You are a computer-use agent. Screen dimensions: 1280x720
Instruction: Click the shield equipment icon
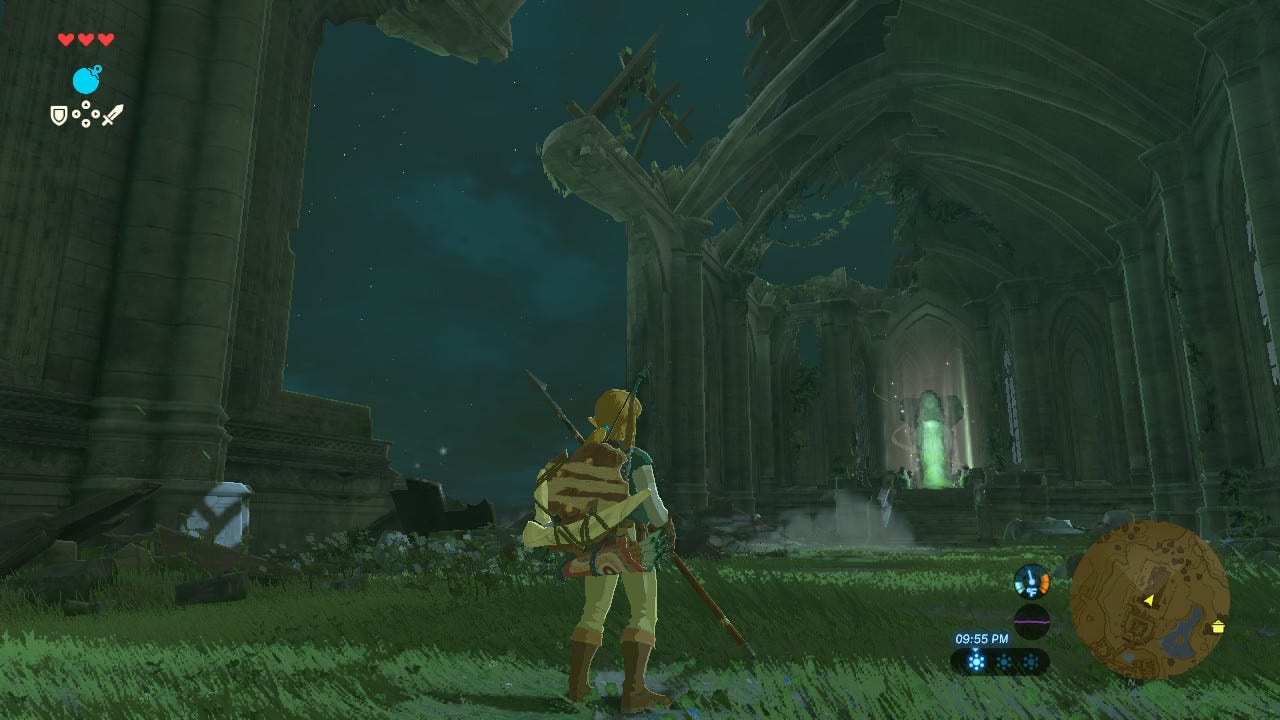tap(59, 116)
